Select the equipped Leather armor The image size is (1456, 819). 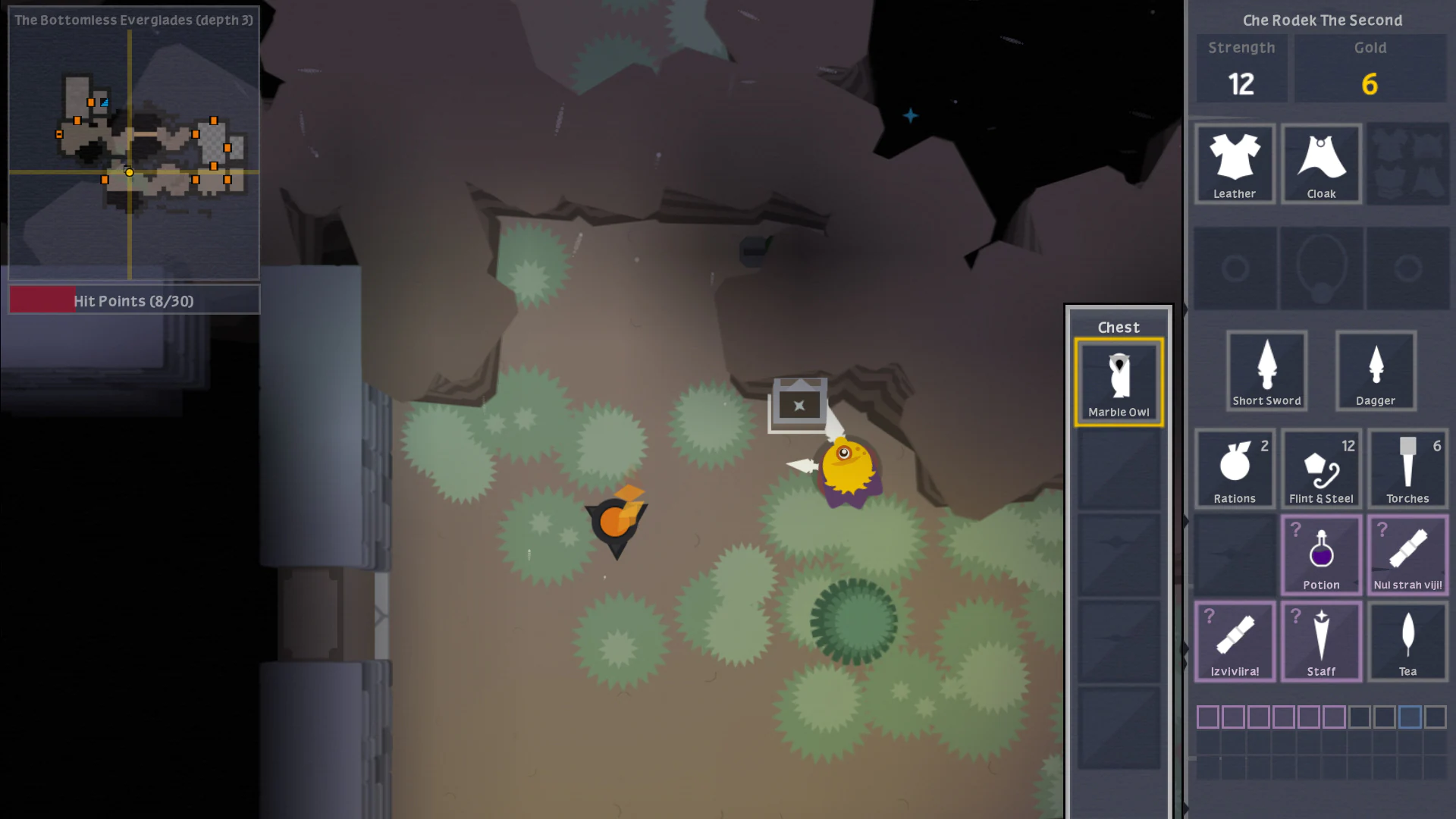pos(1235,164)
